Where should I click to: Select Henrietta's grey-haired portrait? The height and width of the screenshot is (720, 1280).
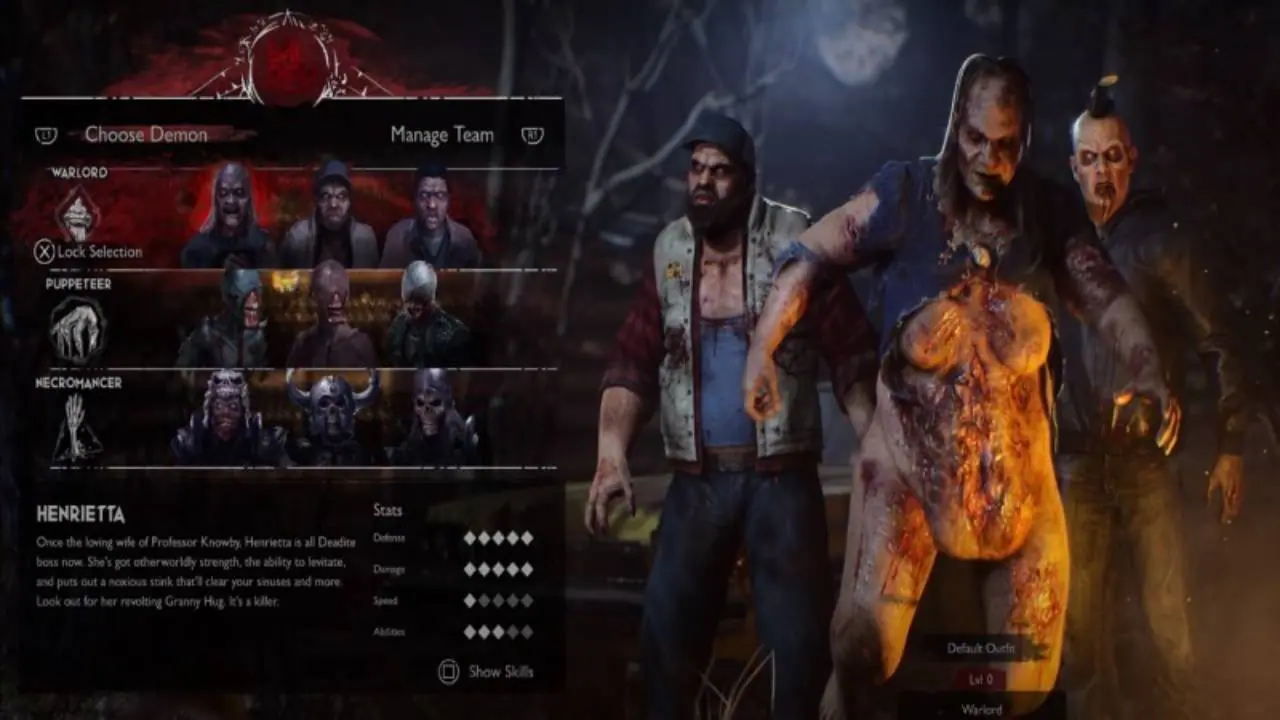(x=231, y=217)
